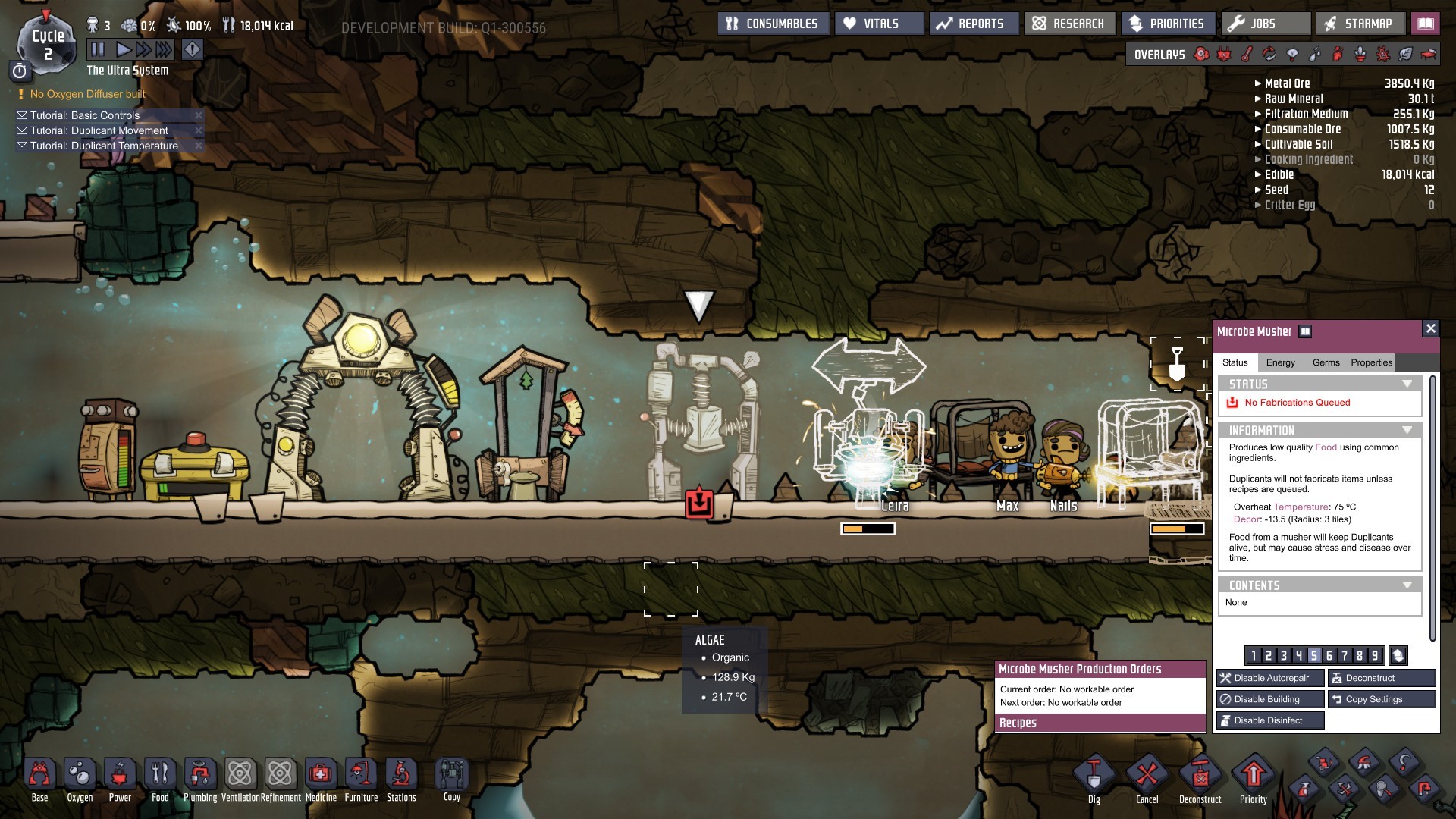The height and width of the screenshot is (819, 1456).
Task: Open the Food build category
Action: 160,780
